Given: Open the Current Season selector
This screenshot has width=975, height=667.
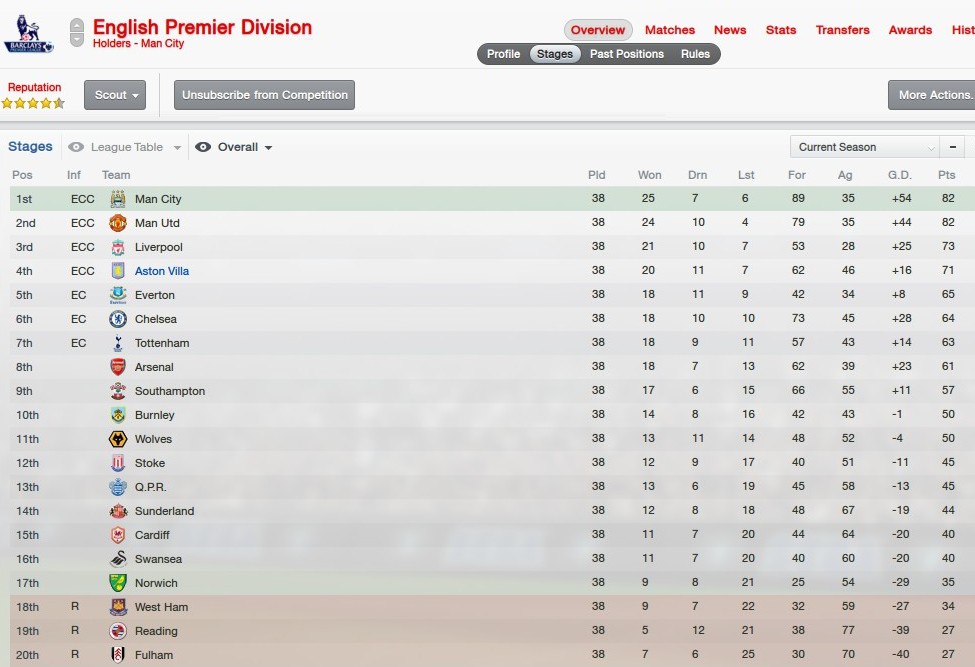Looking at the screenshot, I should point(864,147).
